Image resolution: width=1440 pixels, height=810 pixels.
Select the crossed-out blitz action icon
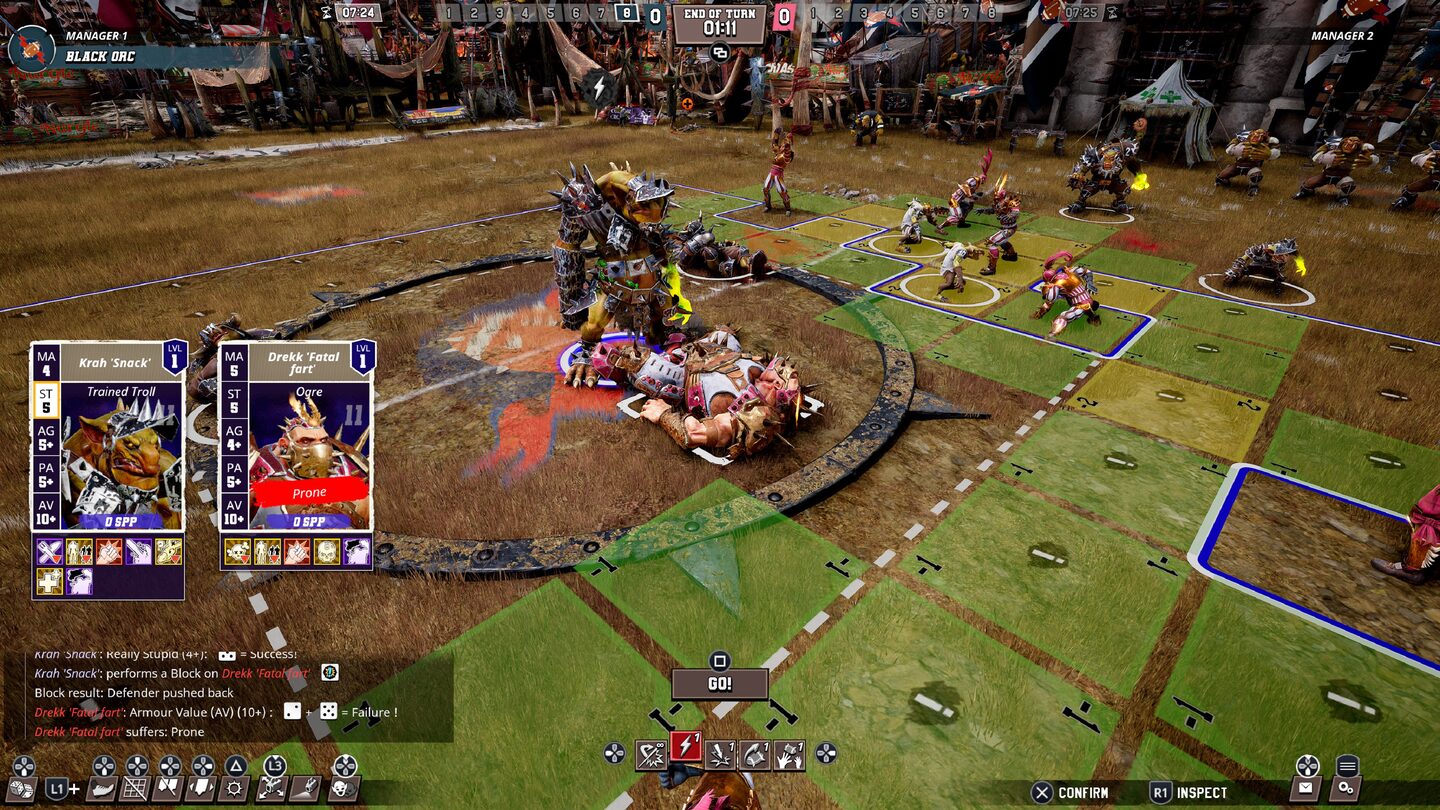[x=651, y=755]
